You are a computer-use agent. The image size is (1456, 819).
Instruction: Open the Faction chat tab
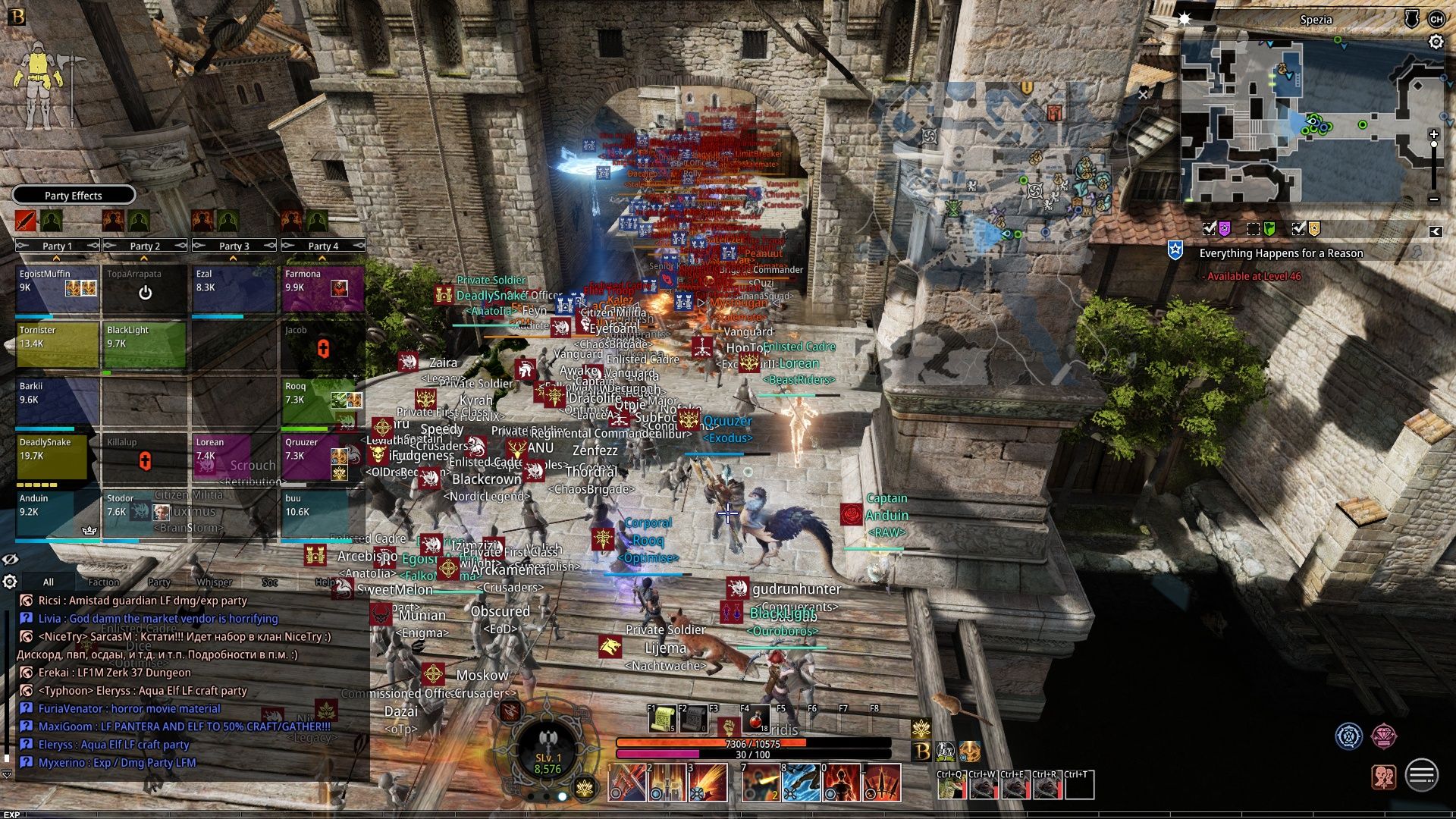coord(102,582)
